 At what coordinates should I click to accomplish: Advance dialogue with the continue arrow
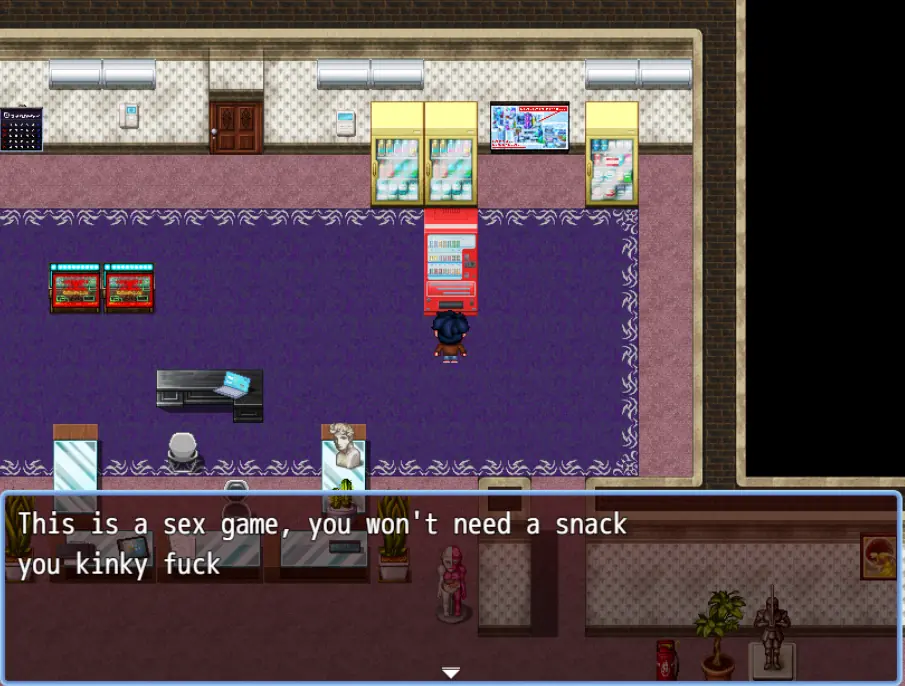pyautogui.click(x=451, y=672)
